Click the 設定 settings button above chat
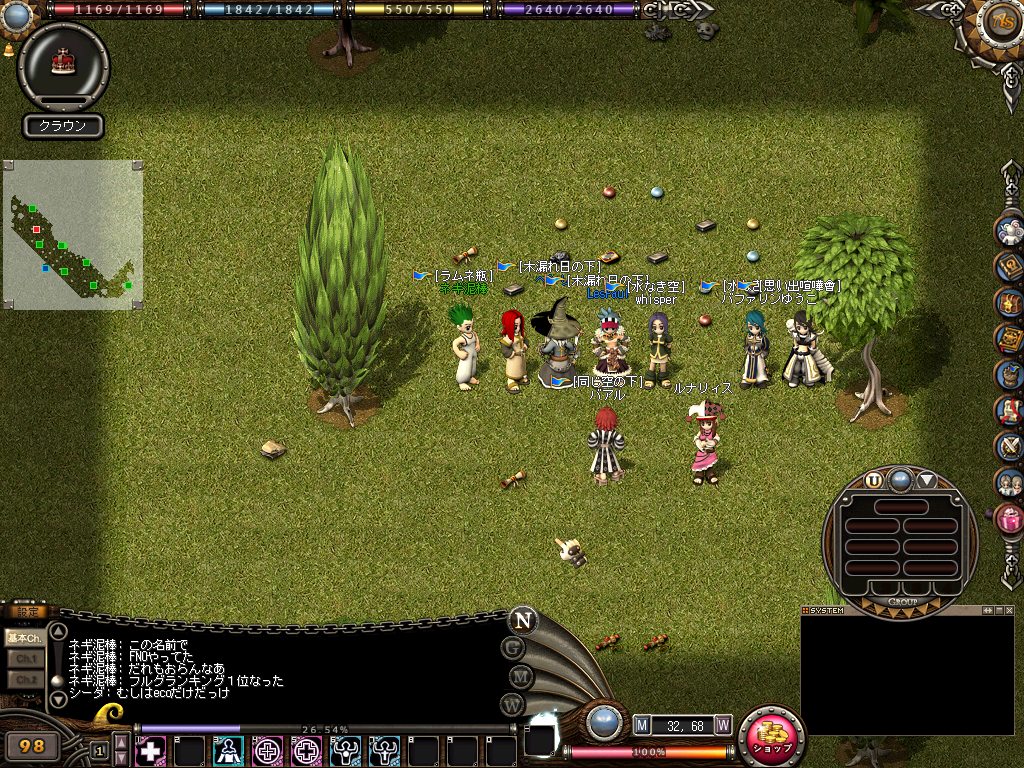This screenshot has height=768, width=1024. (24, 612)
